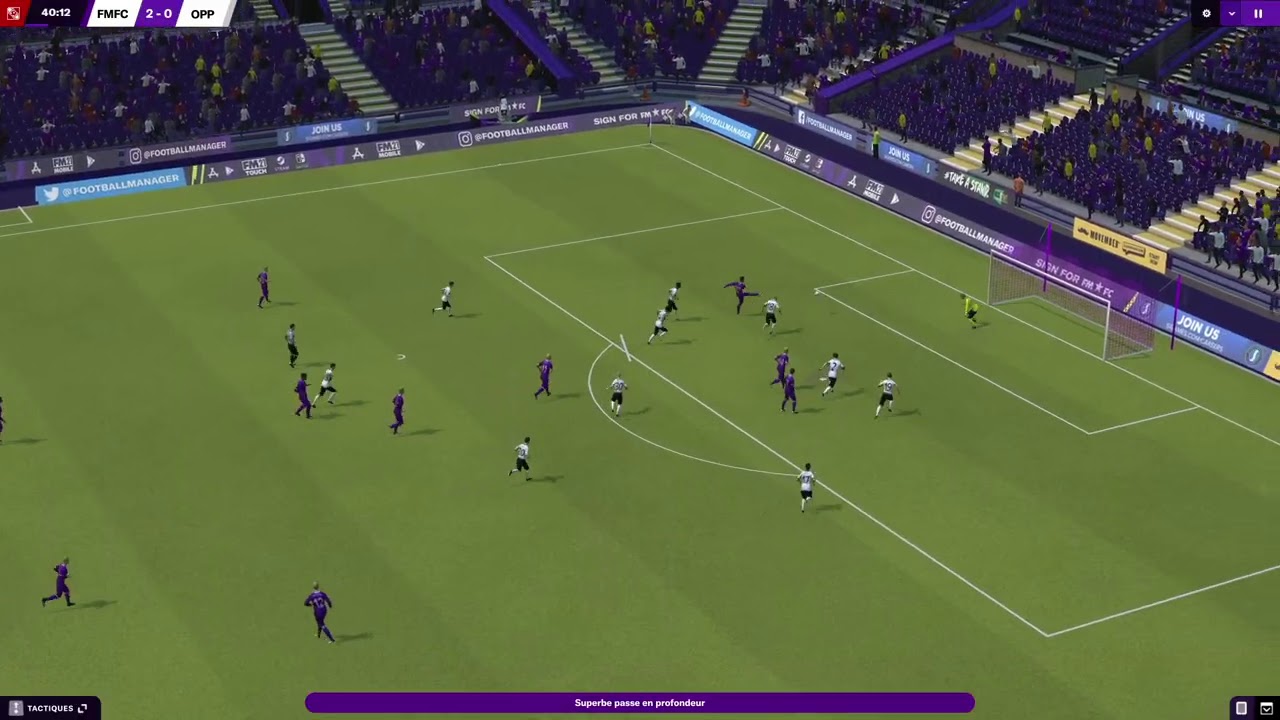Click the gear icon to adjust match options
This screenshot has height=720, width=1280.
pos(1207,13)
